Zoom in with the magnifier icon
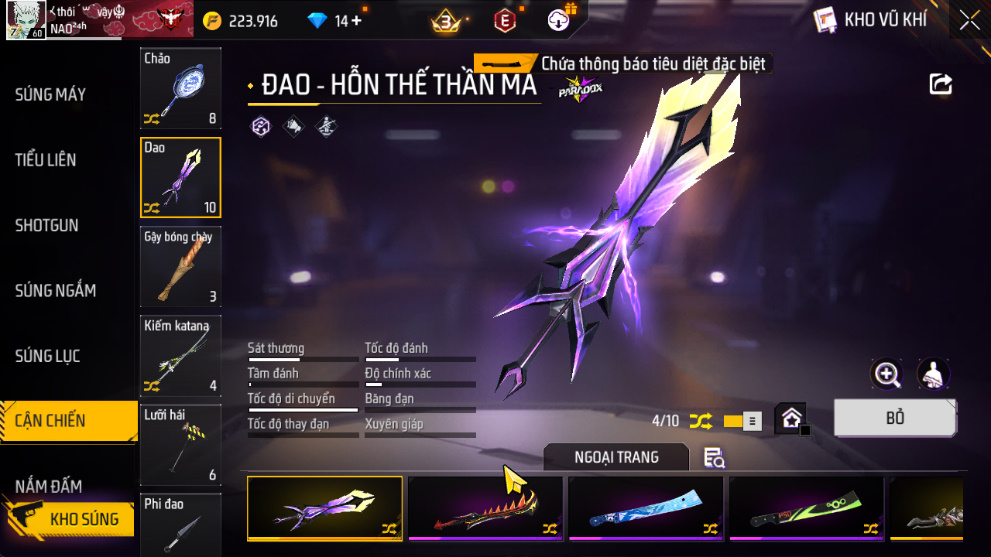 tap(887, 374)
